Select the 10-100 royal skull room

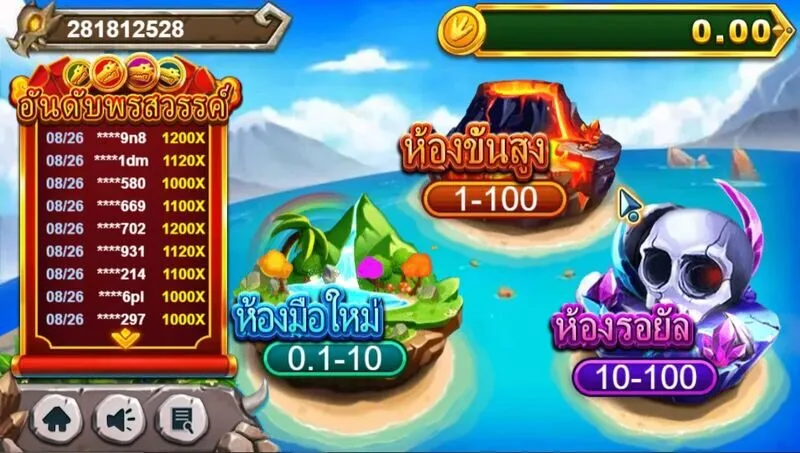(646, 377)
